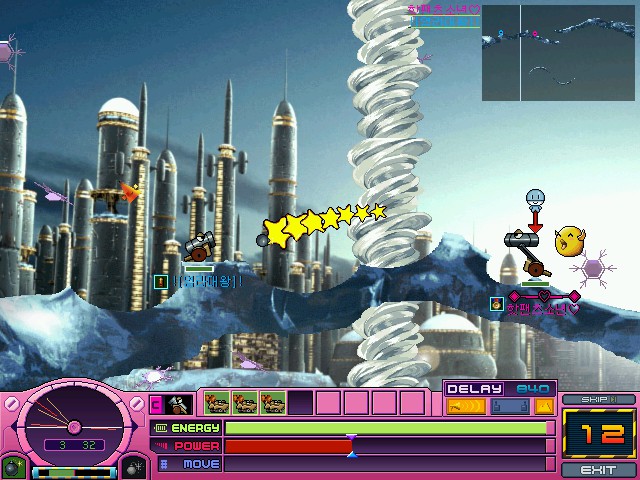Toggle the orange sound-wave button under DELAY
640x480 pixels.
[465, 406]
